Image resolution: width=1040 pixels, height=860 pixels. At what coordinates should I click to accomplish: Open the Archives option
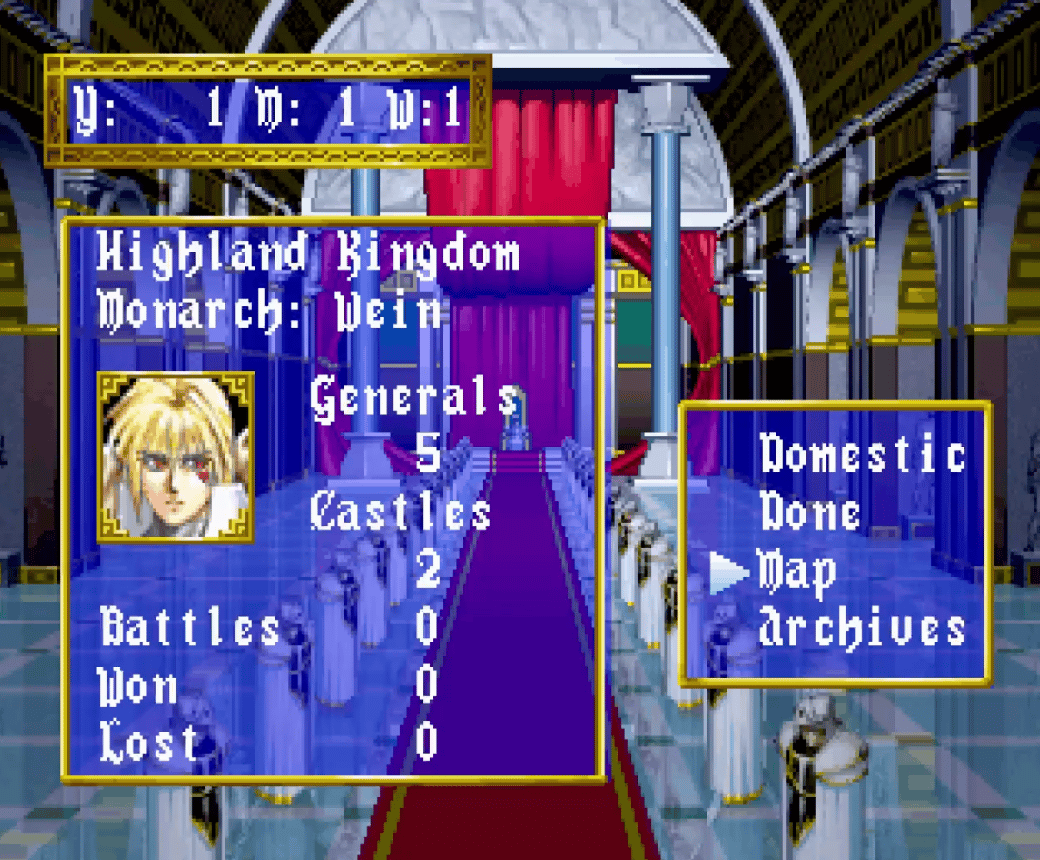point(862,629)
